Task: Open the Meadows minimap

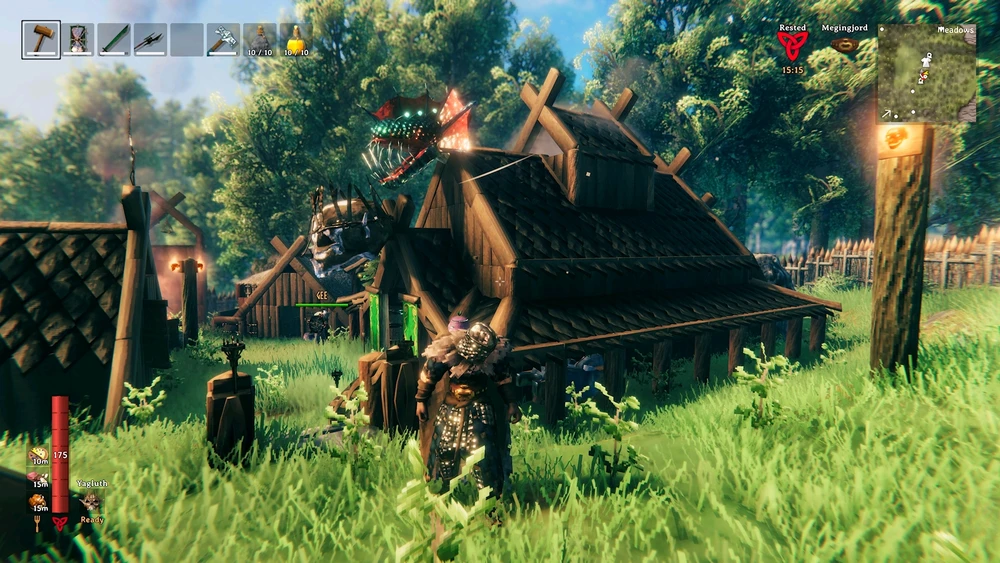Action: click(926, 73)
